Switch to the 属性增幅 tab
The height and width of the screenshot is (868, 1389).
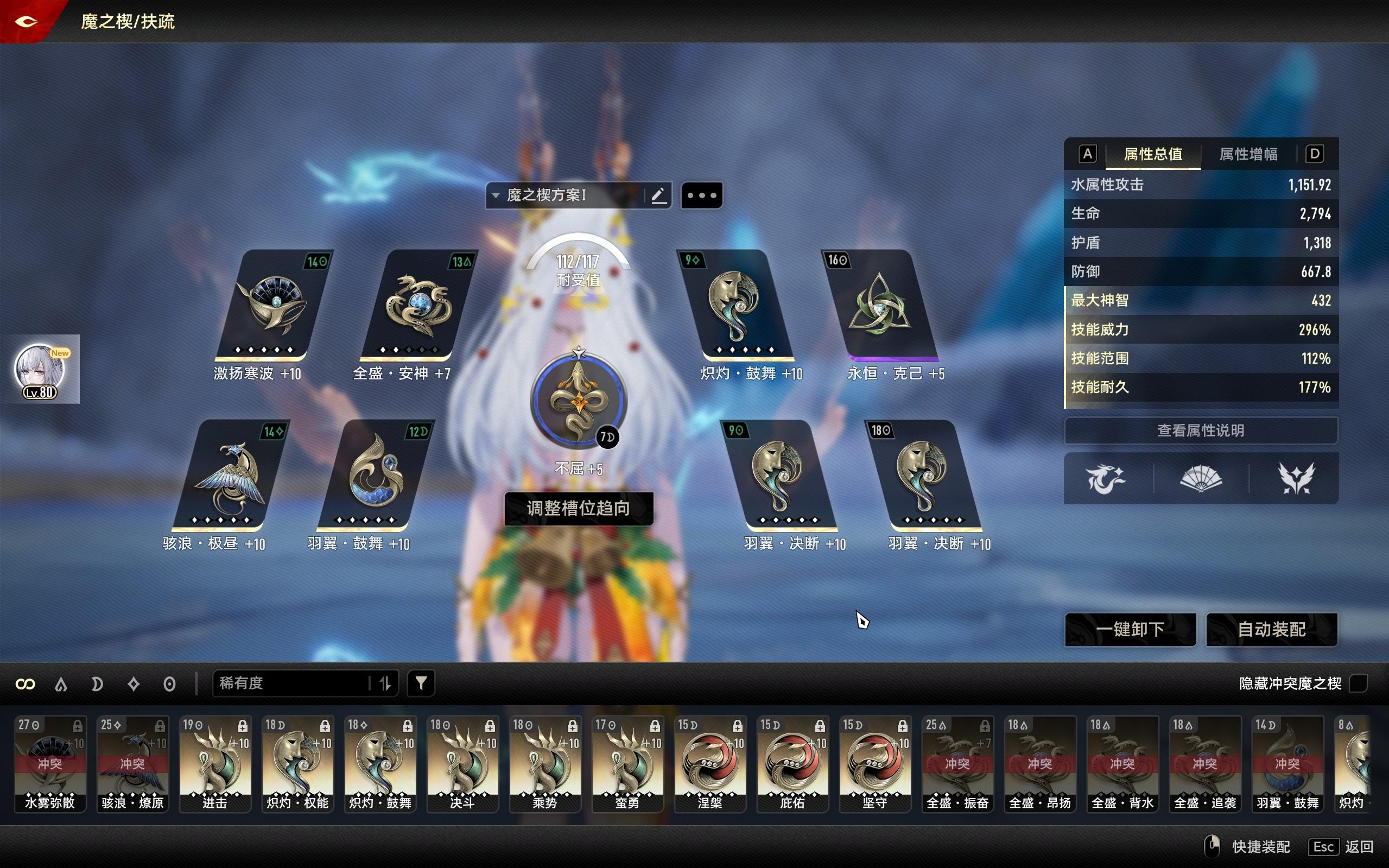tap(1248, 154)
